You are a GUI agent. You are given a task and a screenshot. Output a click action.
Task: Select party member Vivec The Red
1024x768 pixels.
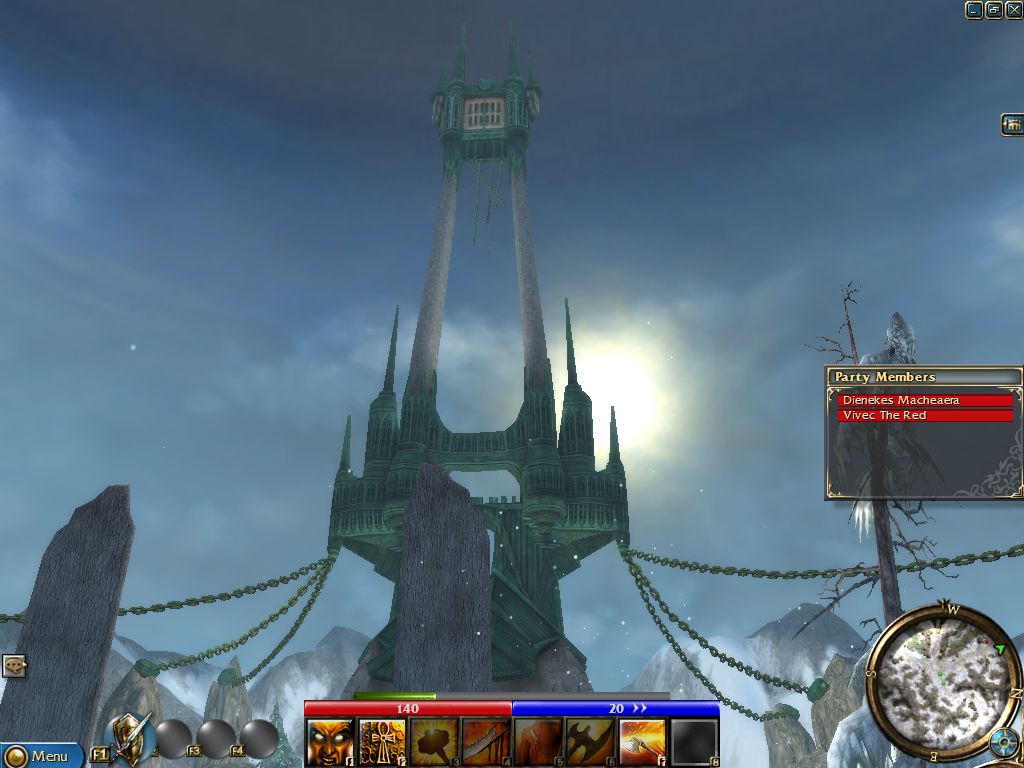click(925, 416)
